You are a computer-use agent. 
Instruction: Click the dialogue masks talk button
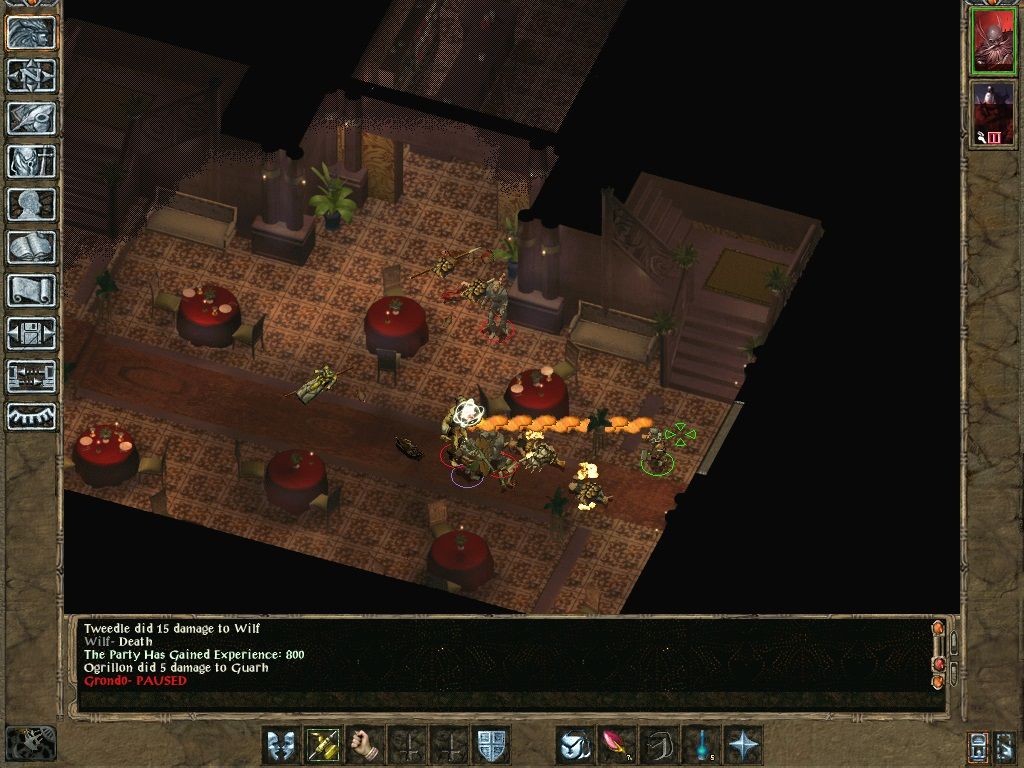[x=281, y=745]
